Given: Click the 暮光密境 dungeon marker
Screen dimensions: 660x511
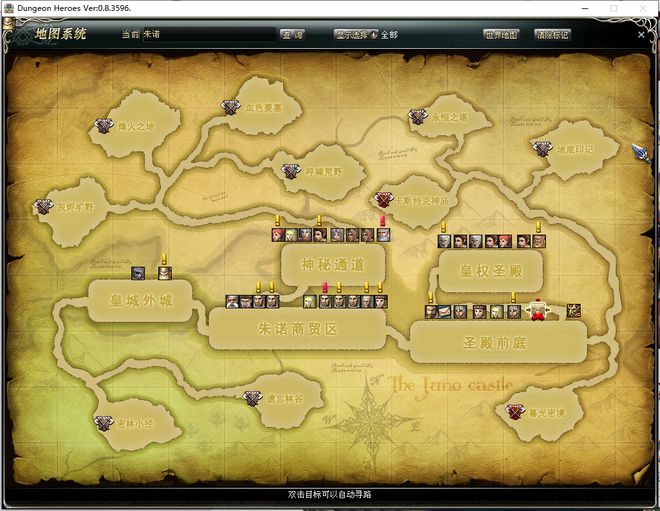Looking at the screenshot, I should [x=514, y=411].
